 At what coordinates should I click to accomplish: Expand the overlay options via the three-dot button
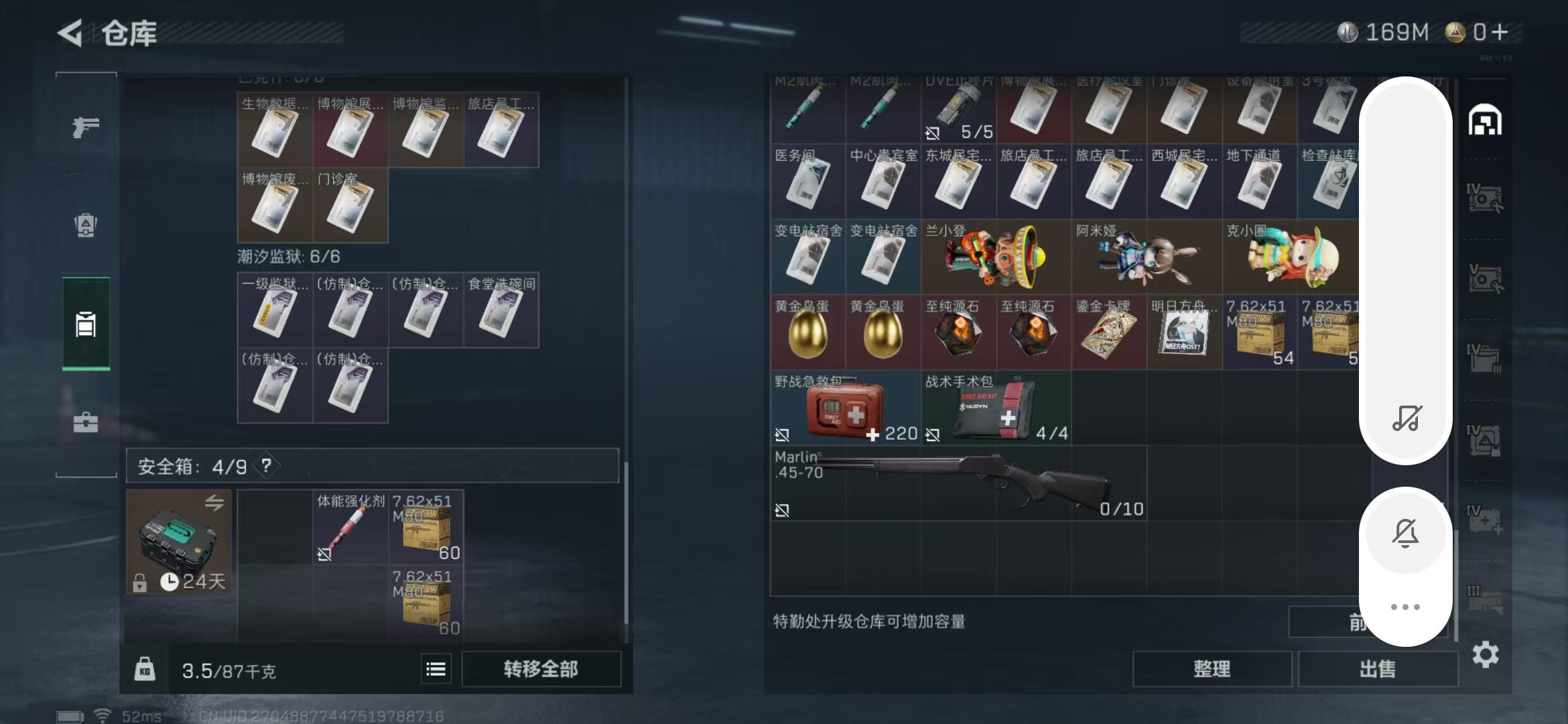[x=1406, y=607]
